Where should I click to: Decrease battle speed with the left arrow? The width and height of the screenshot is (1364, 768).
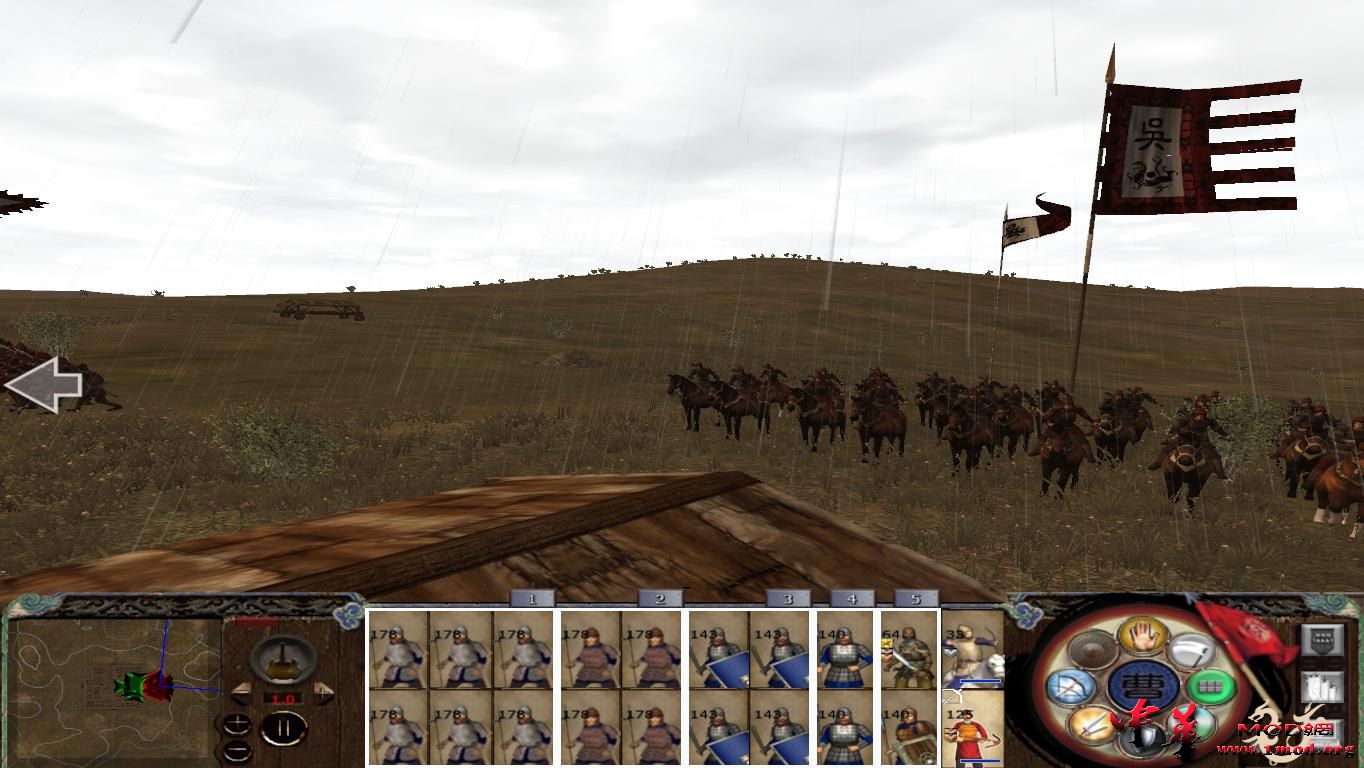240,692
